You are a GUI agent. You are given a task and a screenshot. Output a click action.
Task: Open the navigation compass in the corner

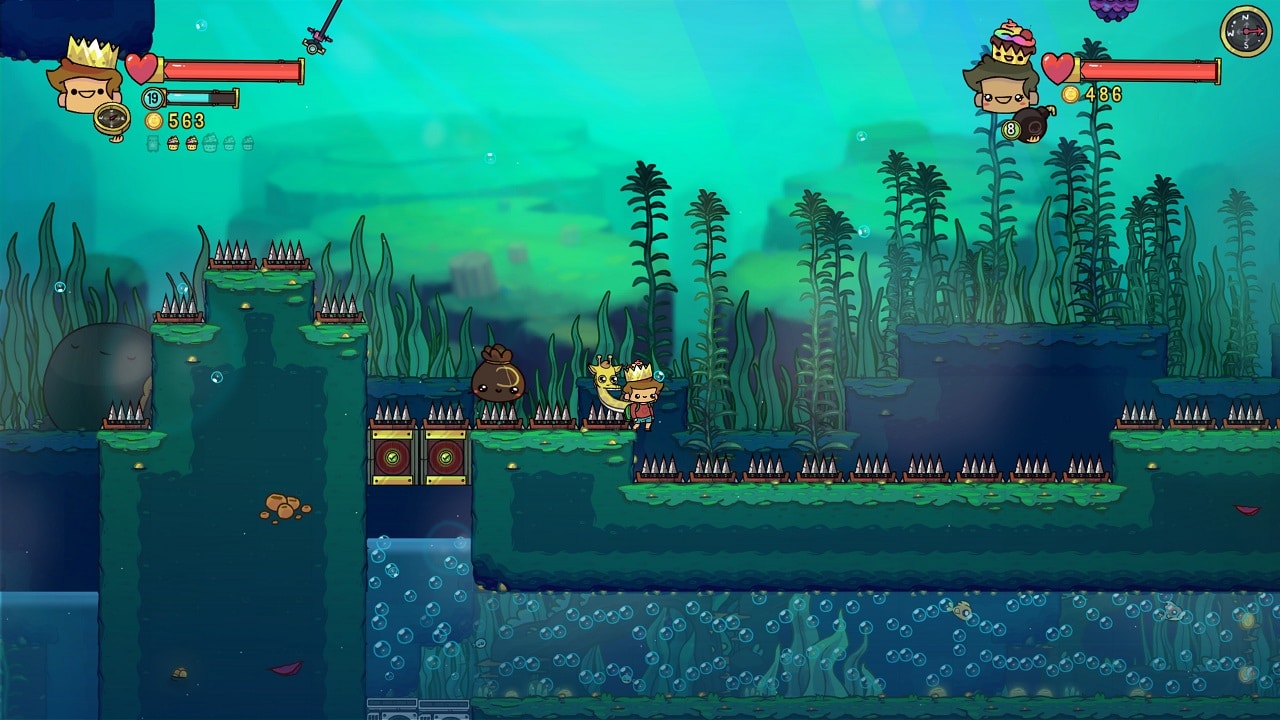tap(1245, 31)
